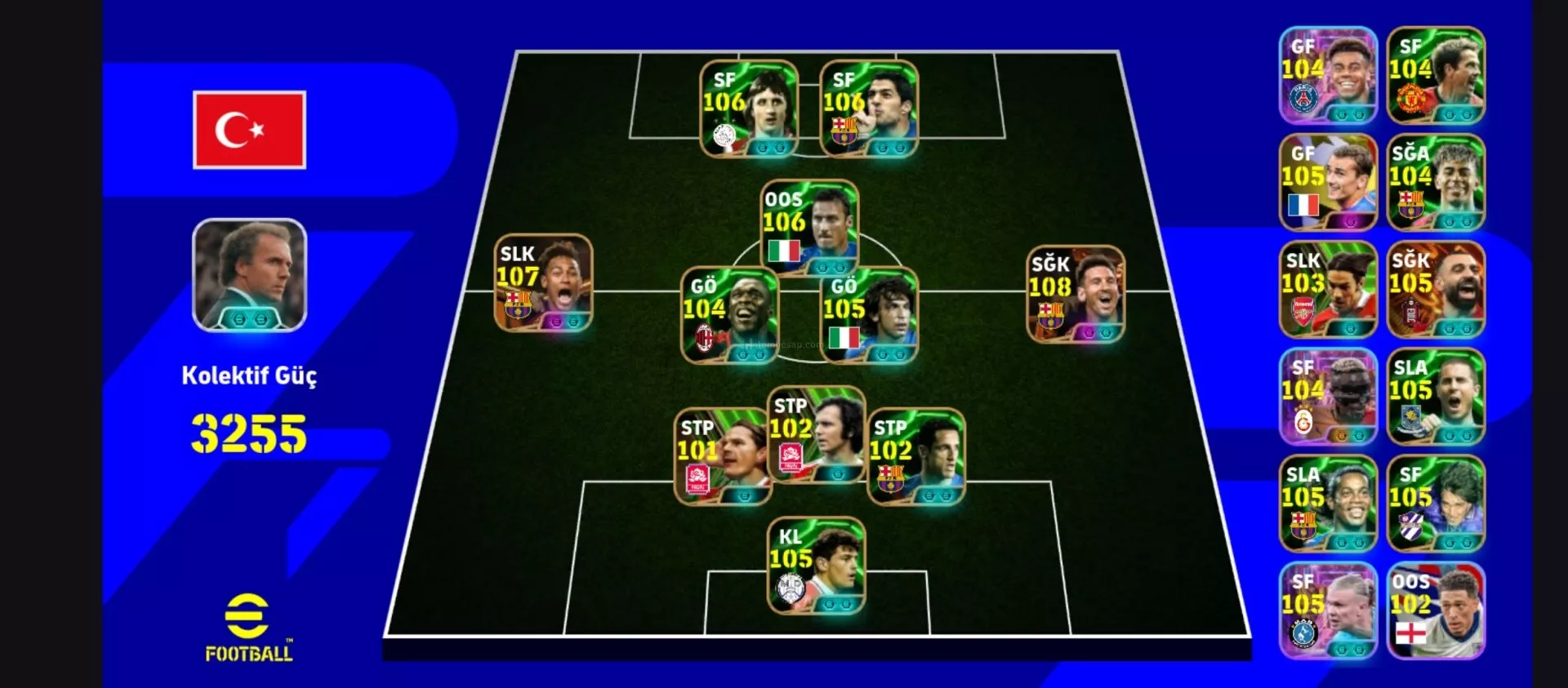Select the SF 104 Galatasaray substitute card
The width and height of the screenshot is (1568, 688).
click(1328, 397)
